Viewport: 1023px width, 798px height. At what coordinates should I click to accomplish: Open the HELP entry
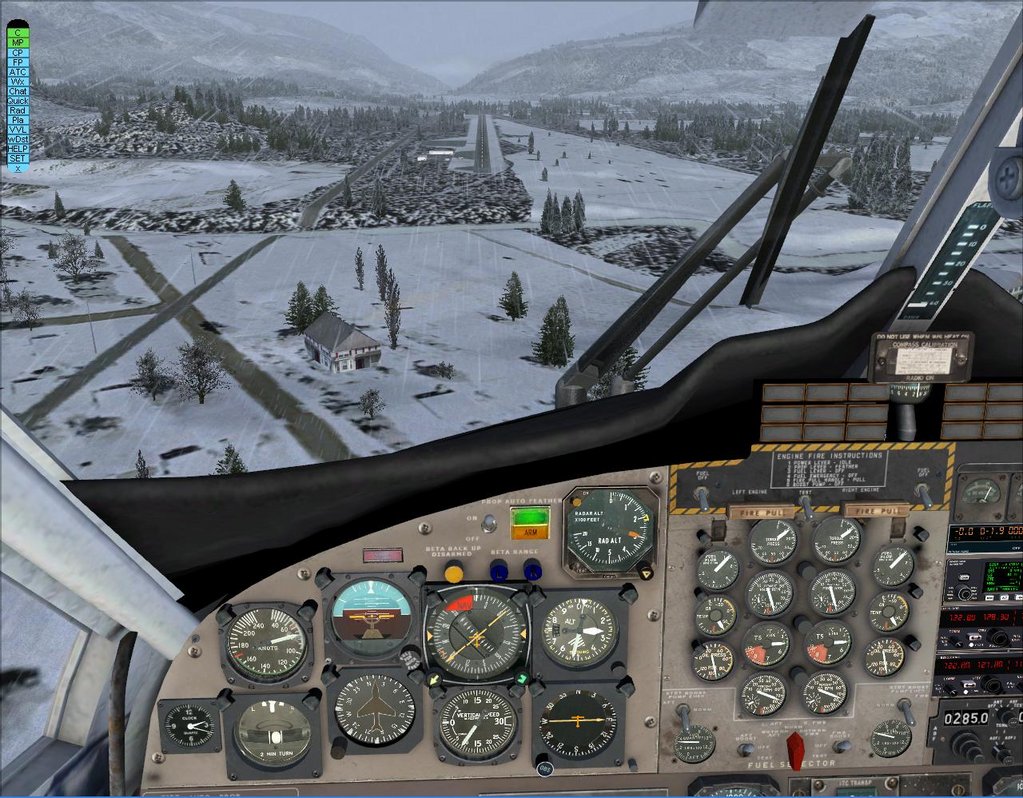click(17, 149)
